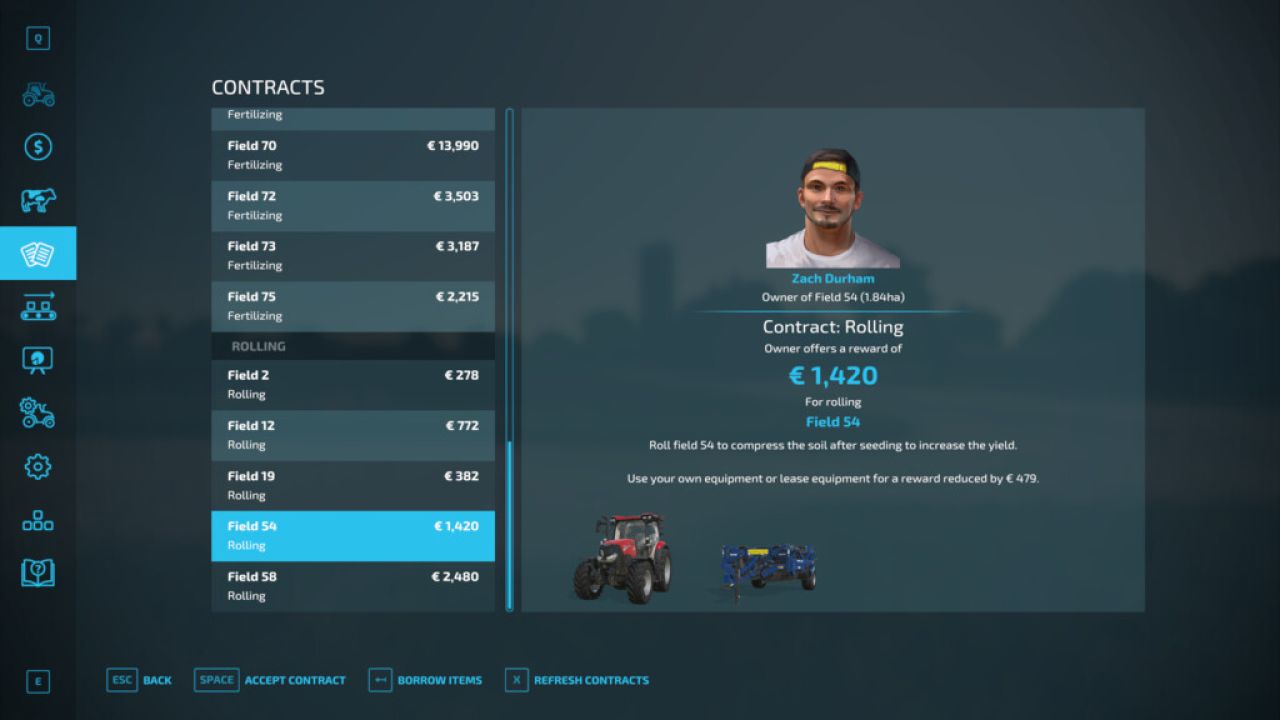Viewport: 1280px width, 720px height.
Task: Open the Field 58 rolling contract
Action: click(x=352, y=586)
